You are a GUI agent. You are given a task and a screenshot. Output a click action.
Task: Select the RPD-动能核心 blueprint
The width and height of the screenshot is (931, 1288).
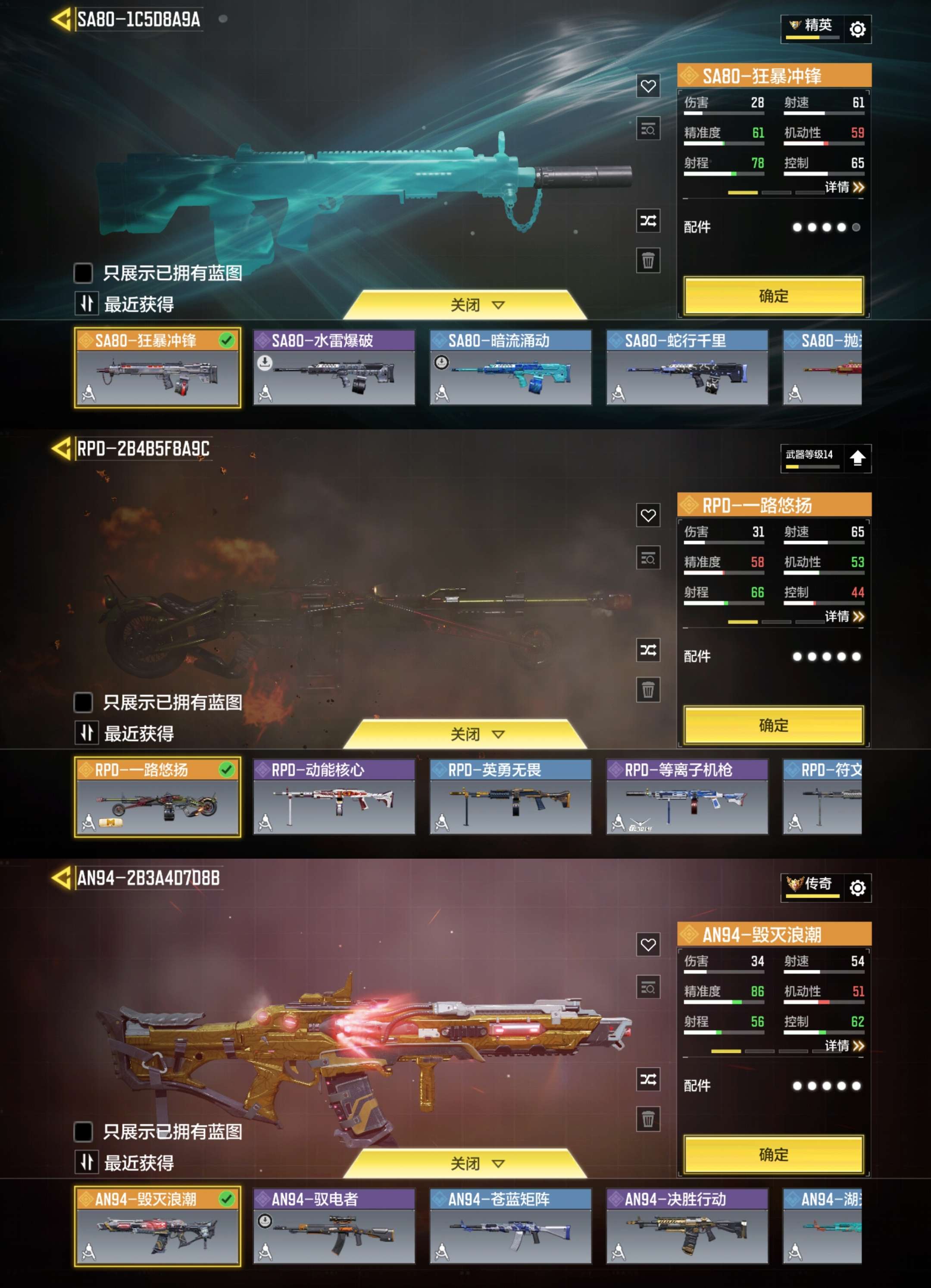[334, 797]
